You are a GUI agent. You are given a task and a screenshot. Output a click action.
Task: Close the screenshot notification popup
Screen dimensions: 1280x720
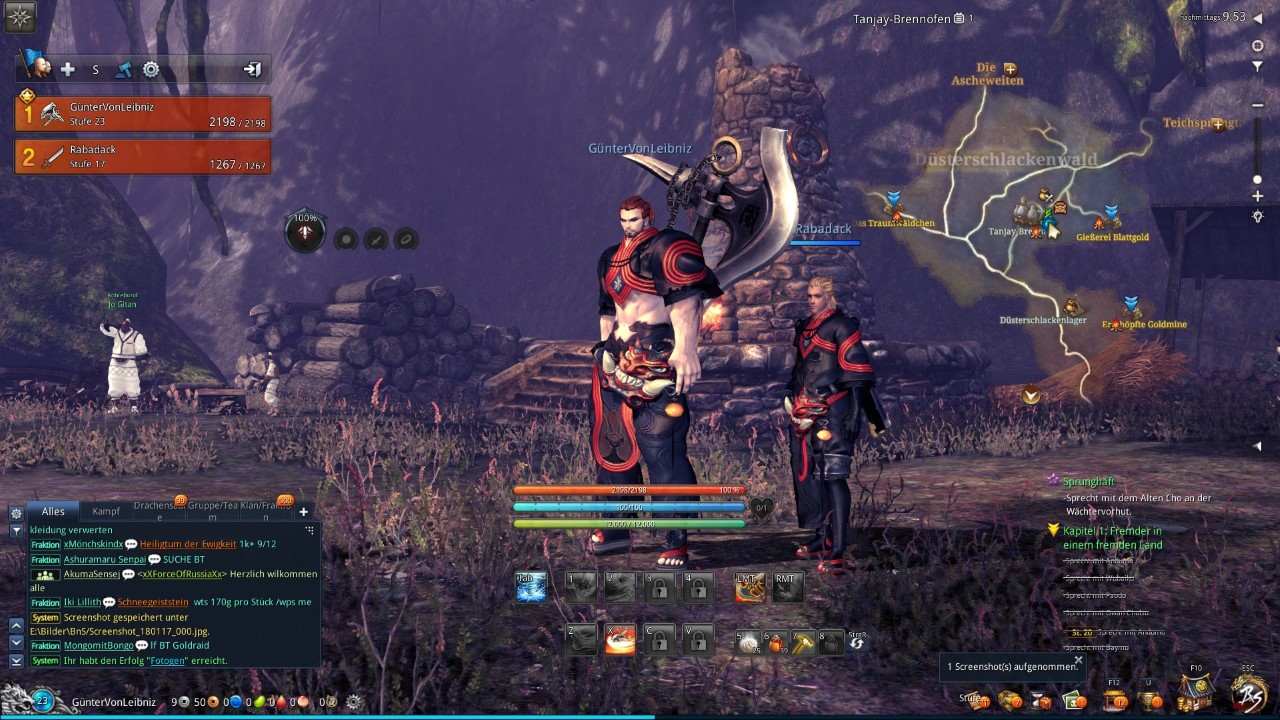coord(1078,660)
